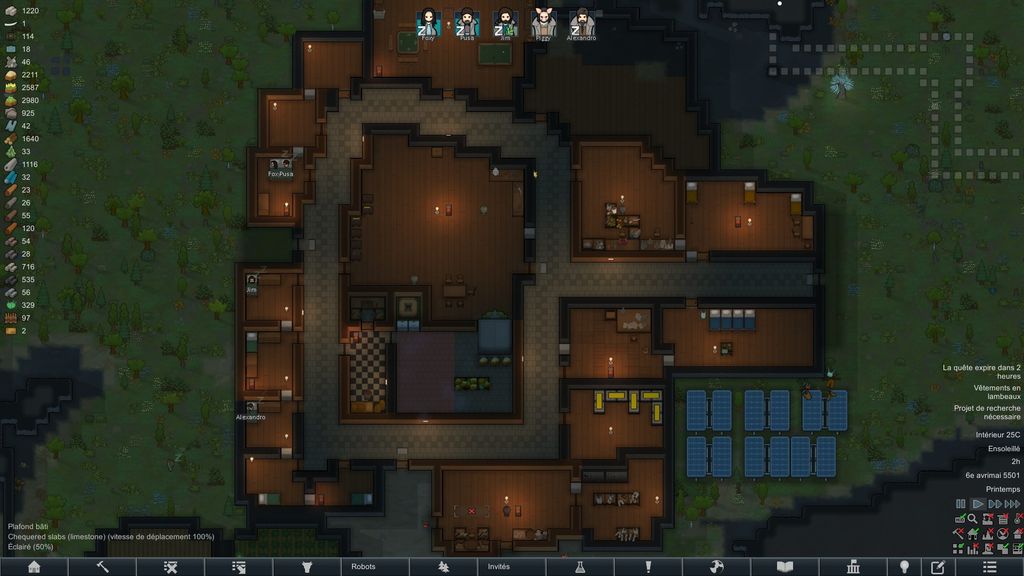This screenshot has width=1024, height=576.
Task: Open the Work tab with the hammer icon
Action: (102, 567)
